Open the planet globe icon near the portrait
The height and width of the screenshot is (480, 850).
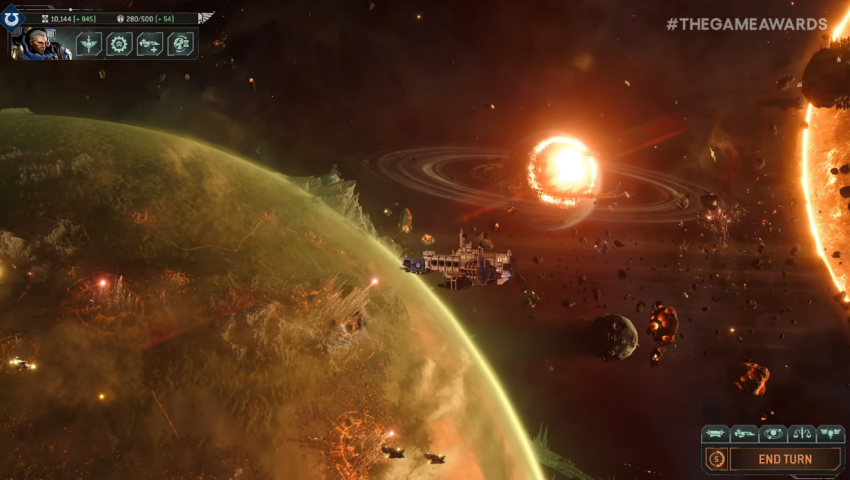pyautogui.click(x=179, y=44)
